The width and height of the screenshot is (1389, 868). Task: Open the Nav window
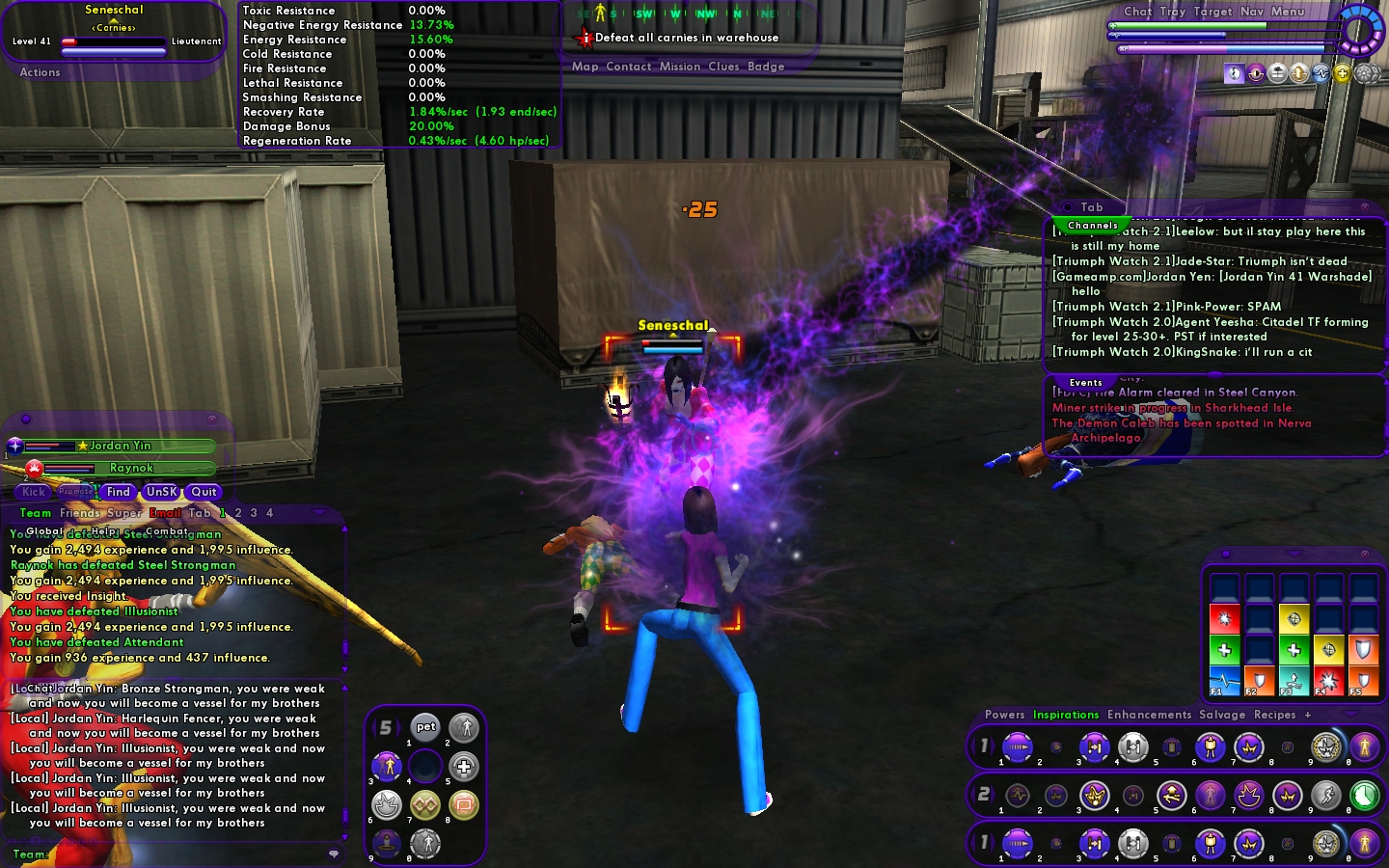pyautogui.click(x=1252, y=12)
